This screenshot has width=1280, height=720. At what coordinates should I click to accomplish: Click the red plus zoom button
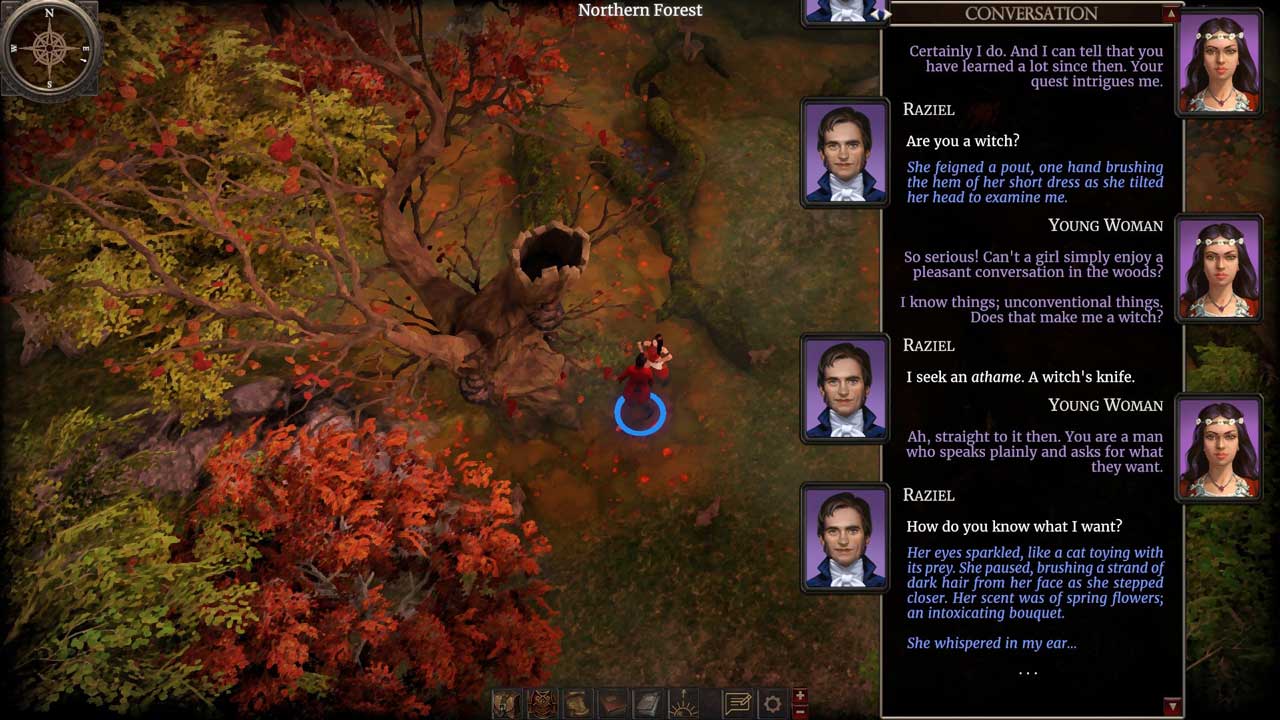tap(799, 696)
